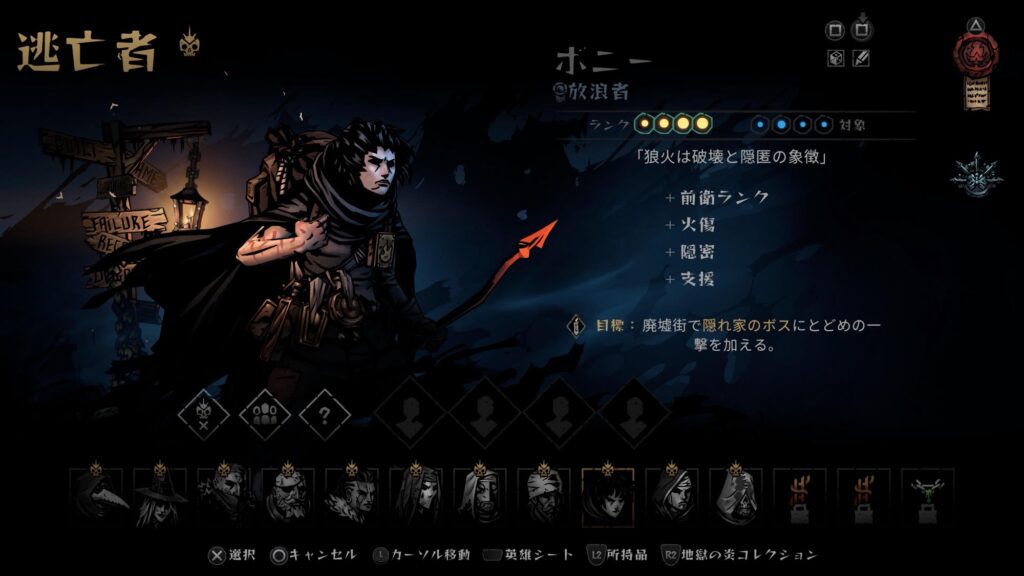Select the plague doctor beak-mask portrait

click(x=96, y=494)
